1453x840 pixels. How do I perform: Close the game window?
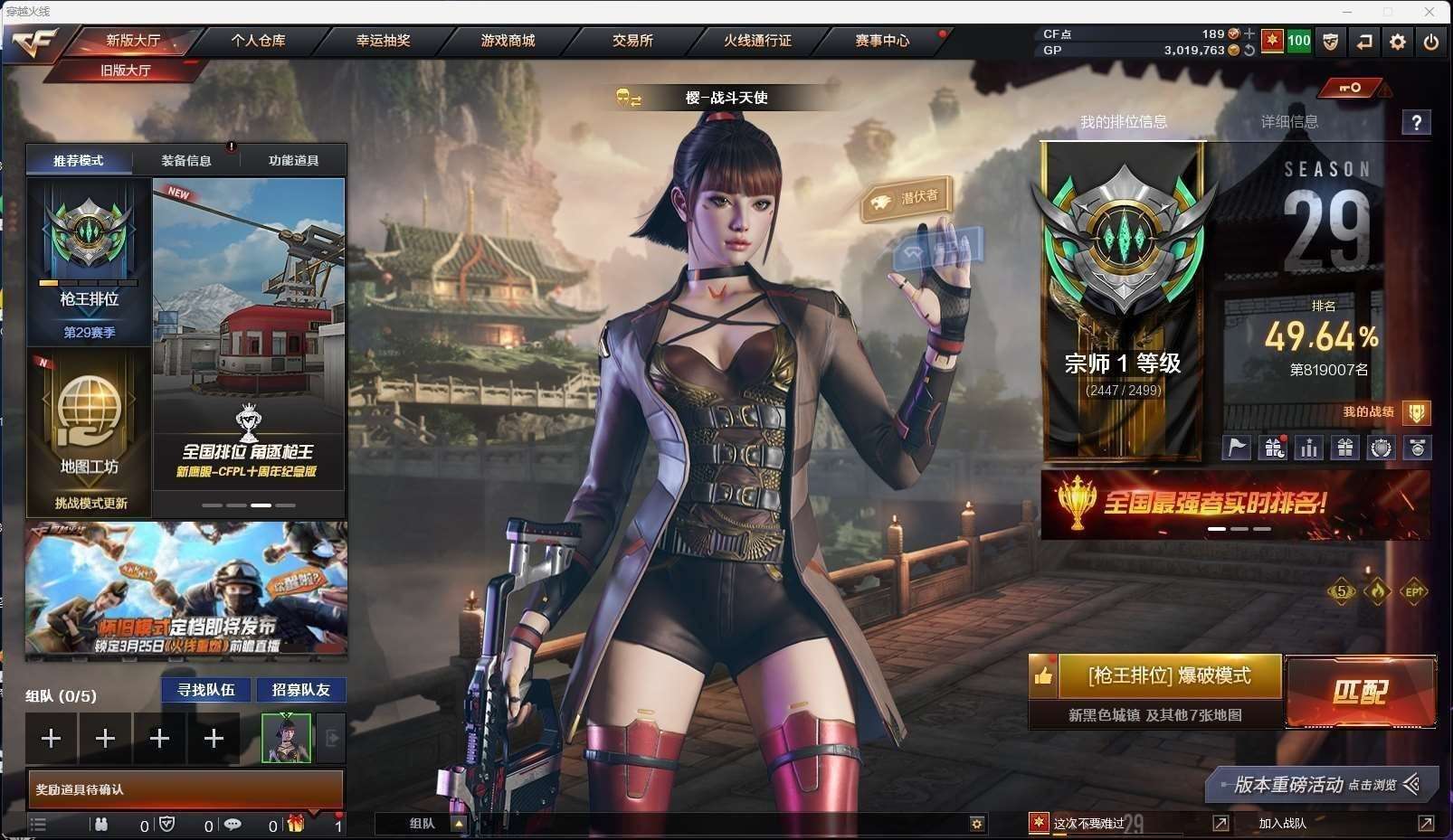(1429, 12)
